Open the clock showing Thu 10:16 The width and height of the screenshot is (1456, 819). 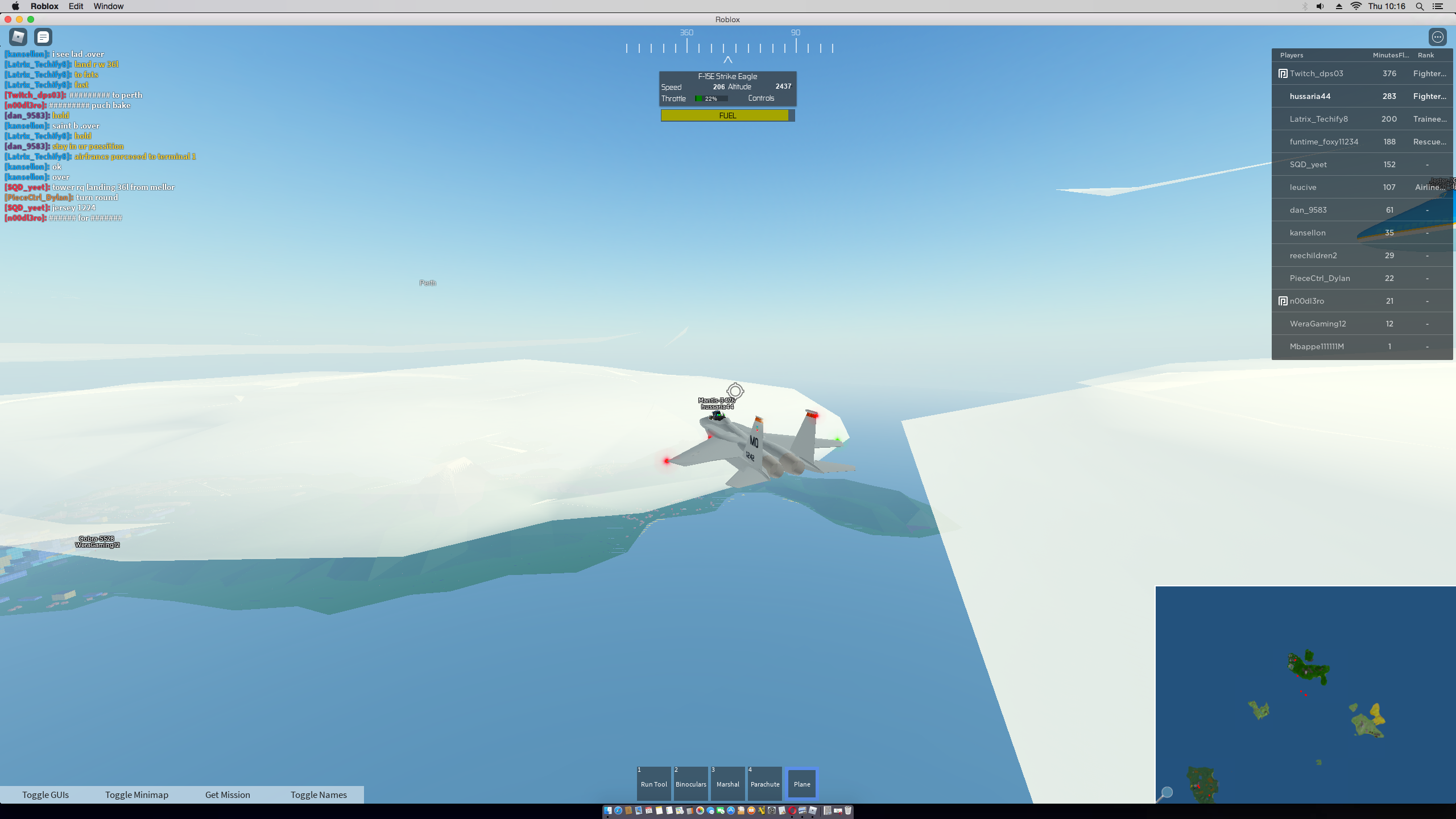point(1387,6)
